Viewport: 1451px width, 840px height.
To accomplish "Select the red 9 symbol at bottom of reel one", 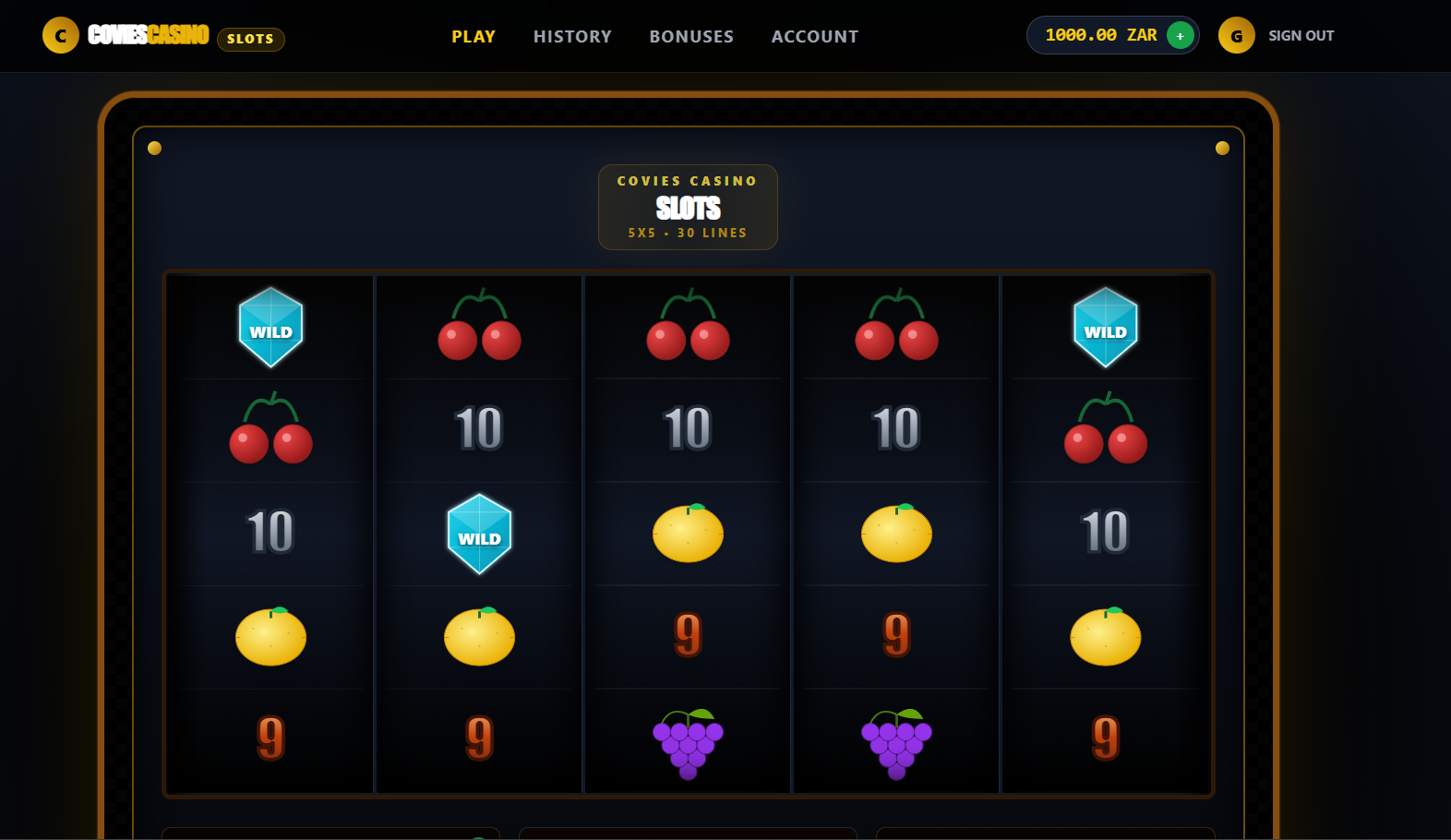I will pyautogui.click(x=270, y=738).
